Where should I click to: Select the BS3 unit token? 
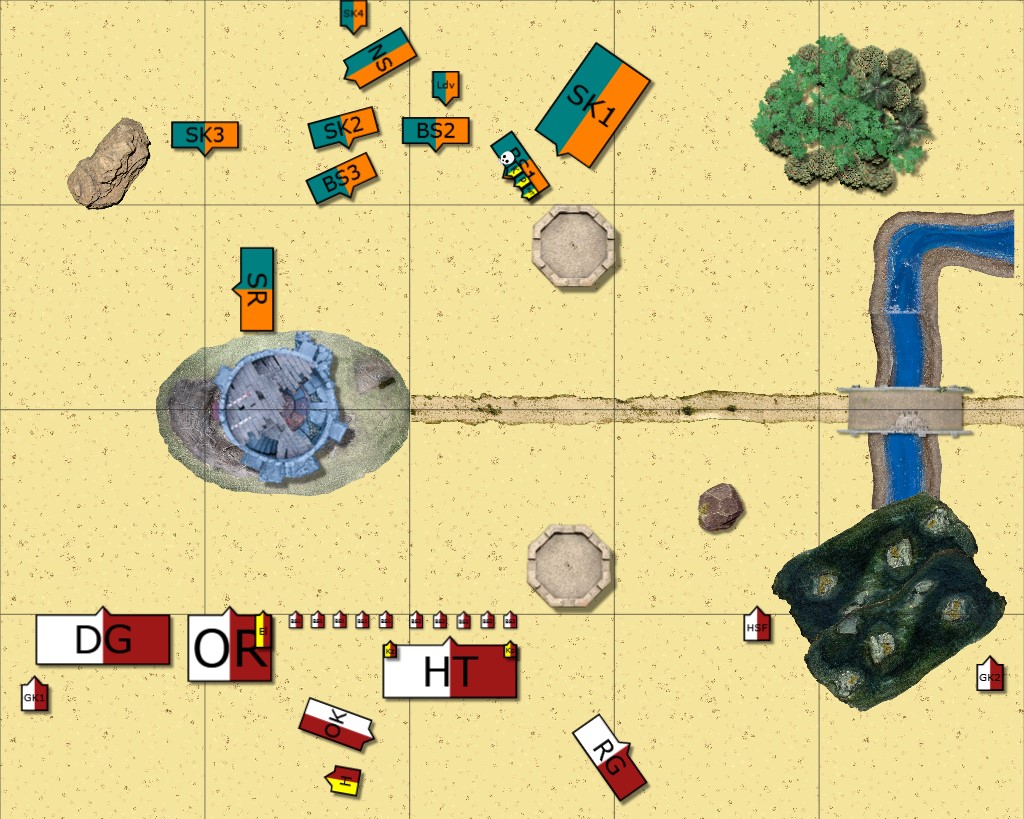coord(342,179)
